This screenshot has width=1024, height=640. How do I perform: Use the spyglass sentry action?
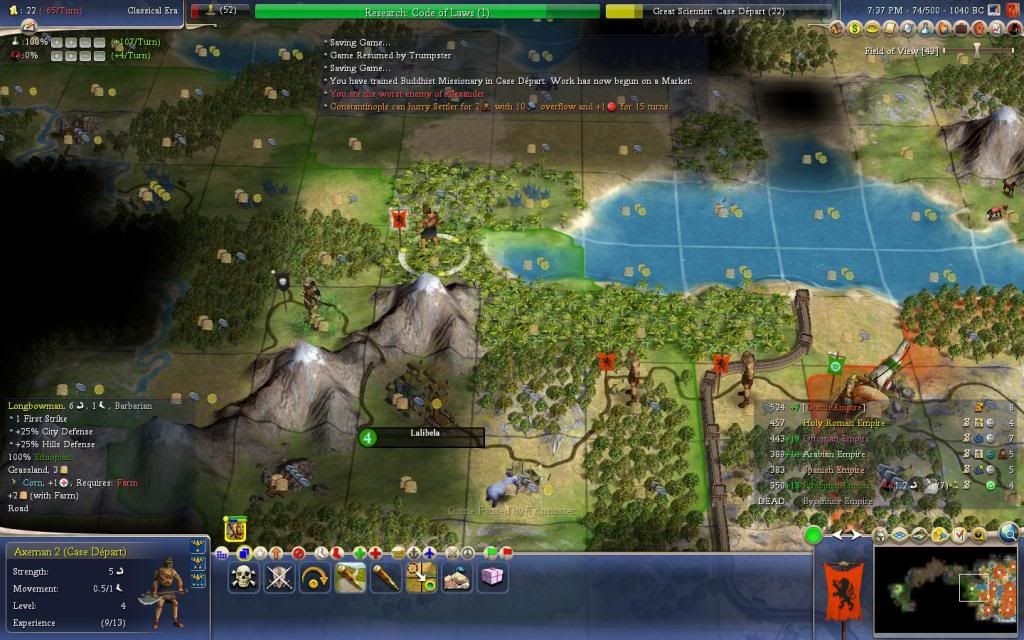coord(385,577)
